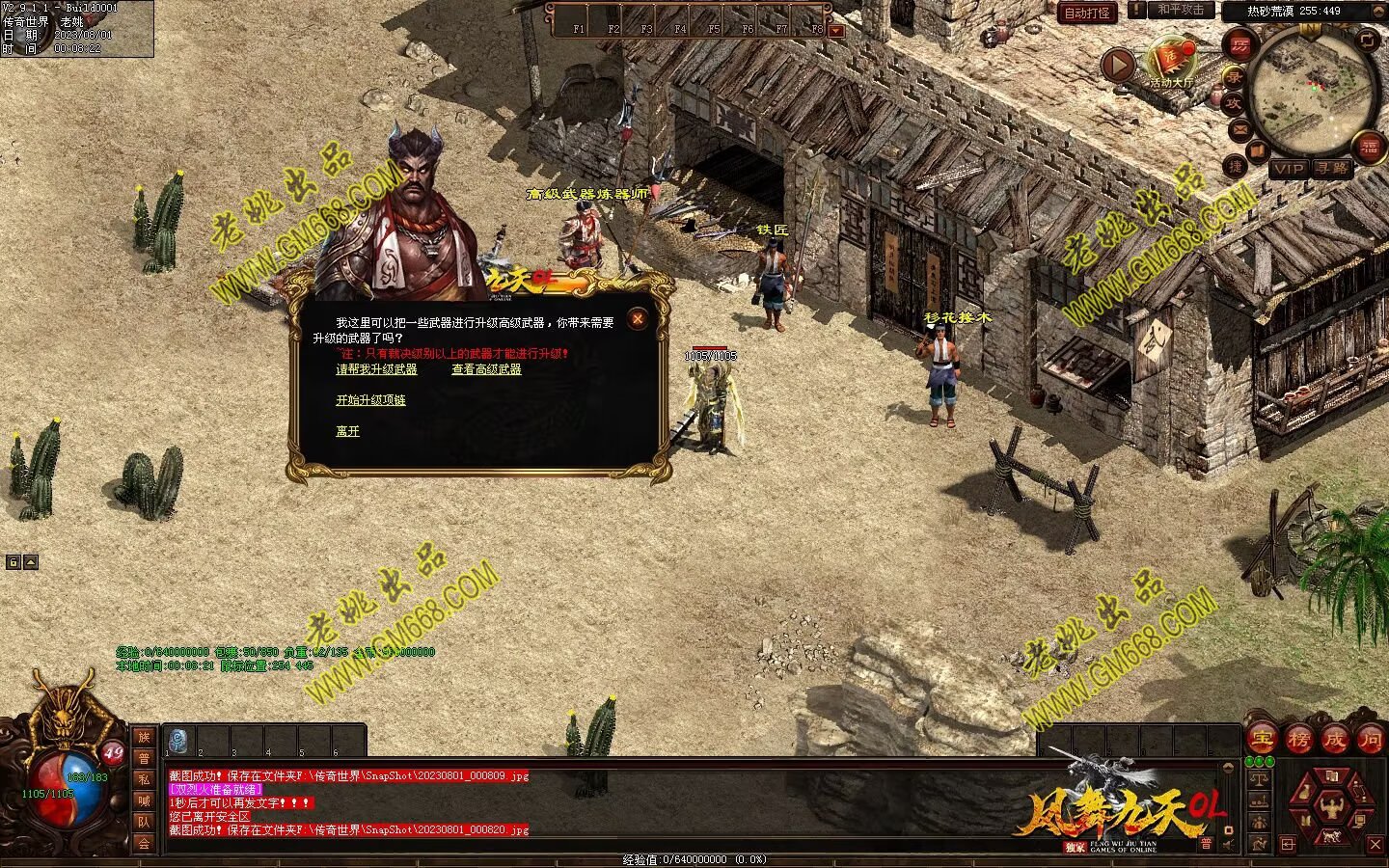Click the round play arrow button
1389x868 pixels.
pyautogui.click(x=1118, y=66)
